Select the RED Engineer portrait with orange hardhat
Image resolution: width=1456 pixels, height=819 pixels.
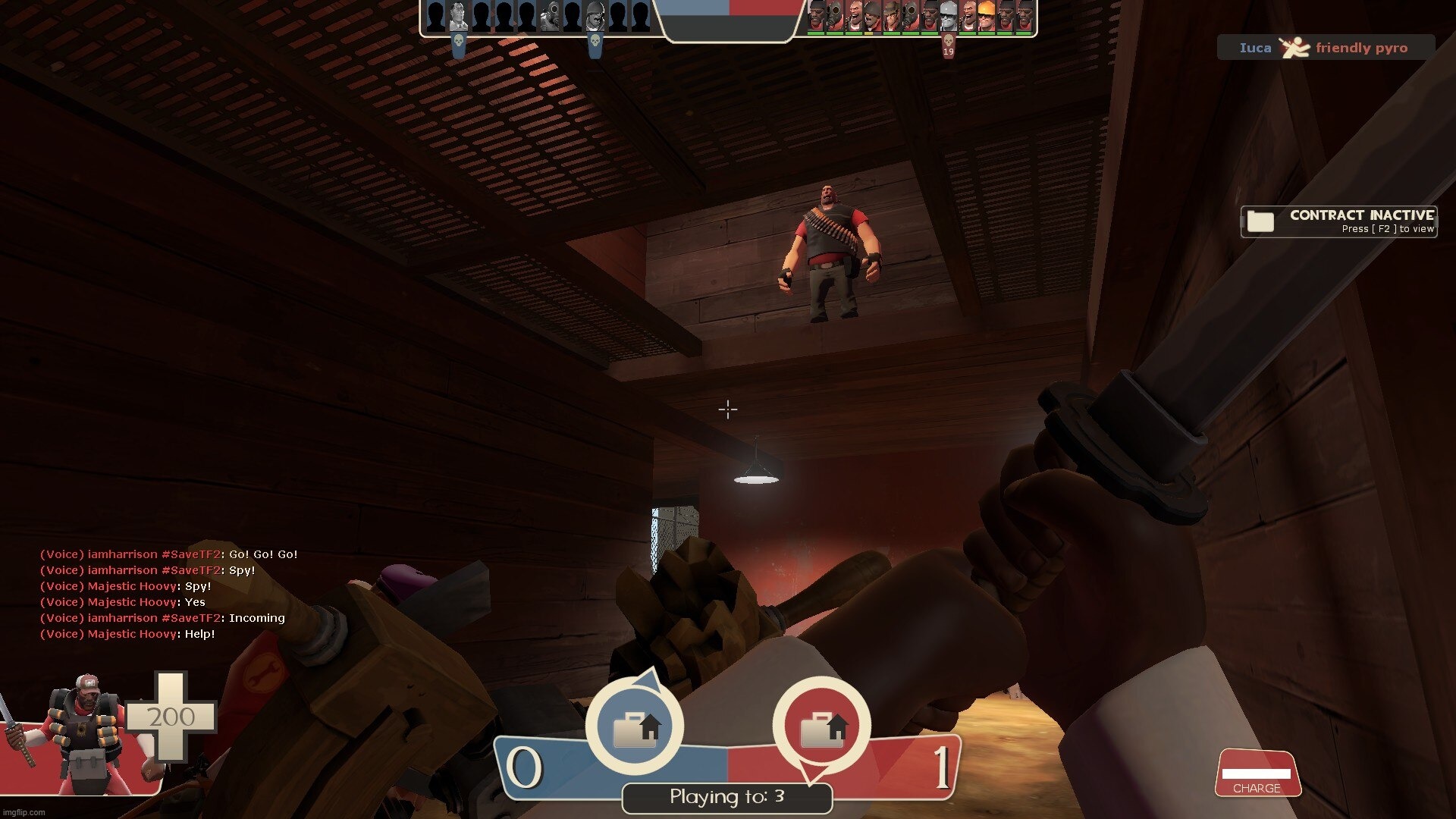987,16
